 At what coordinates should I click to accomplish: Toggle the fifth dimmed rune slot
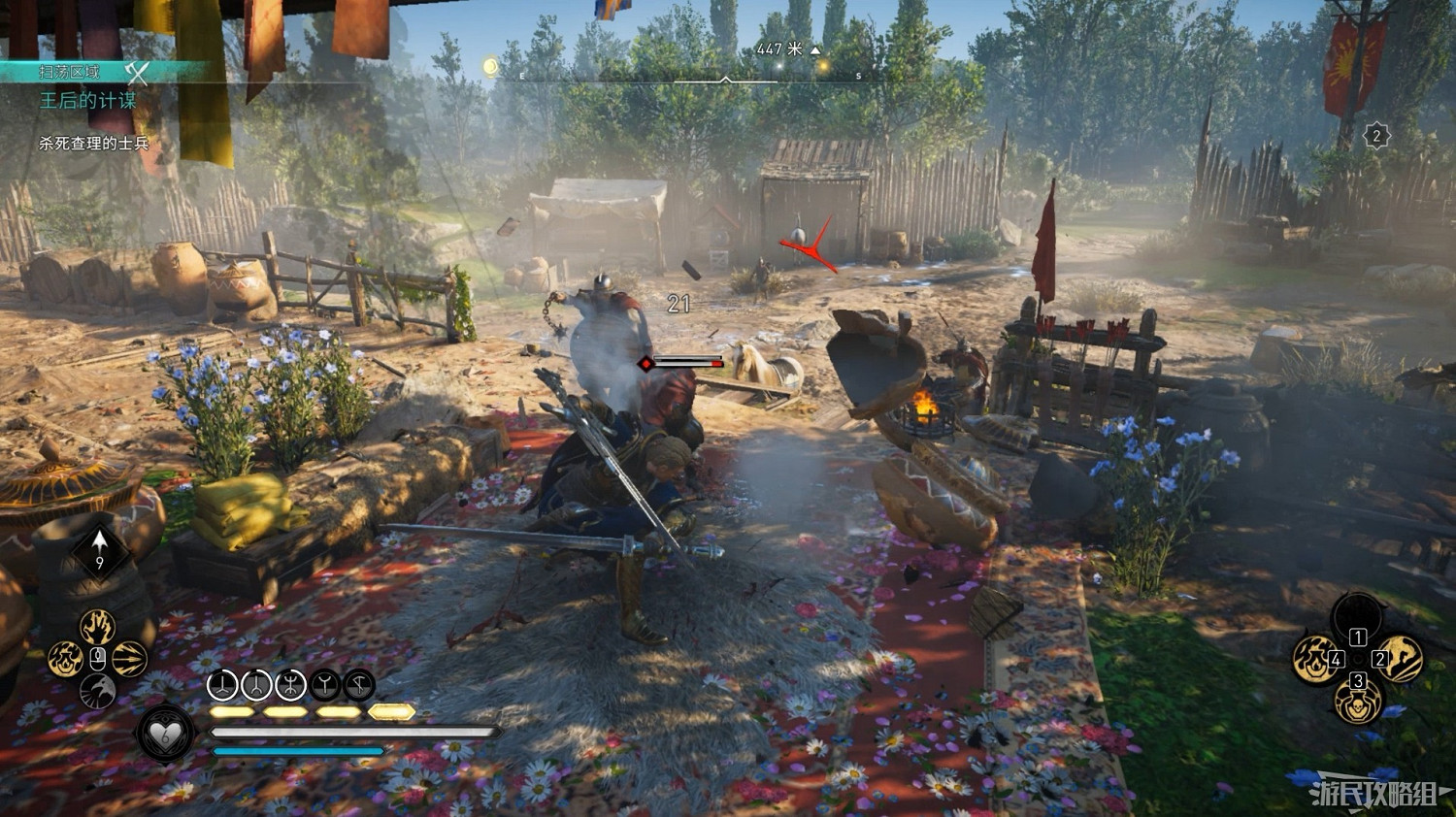click(357, 686)
